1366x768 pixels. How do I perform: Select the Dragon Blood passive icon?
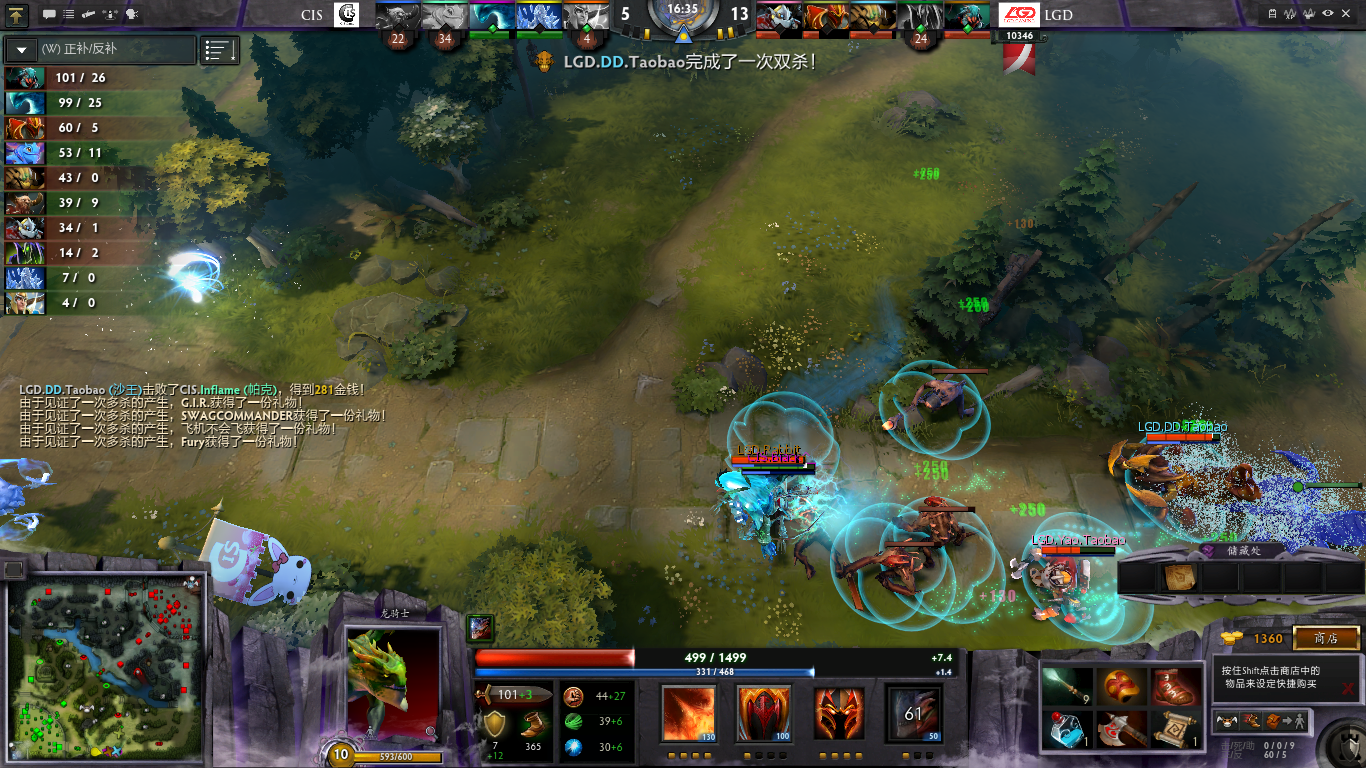[x=839, y=714]
